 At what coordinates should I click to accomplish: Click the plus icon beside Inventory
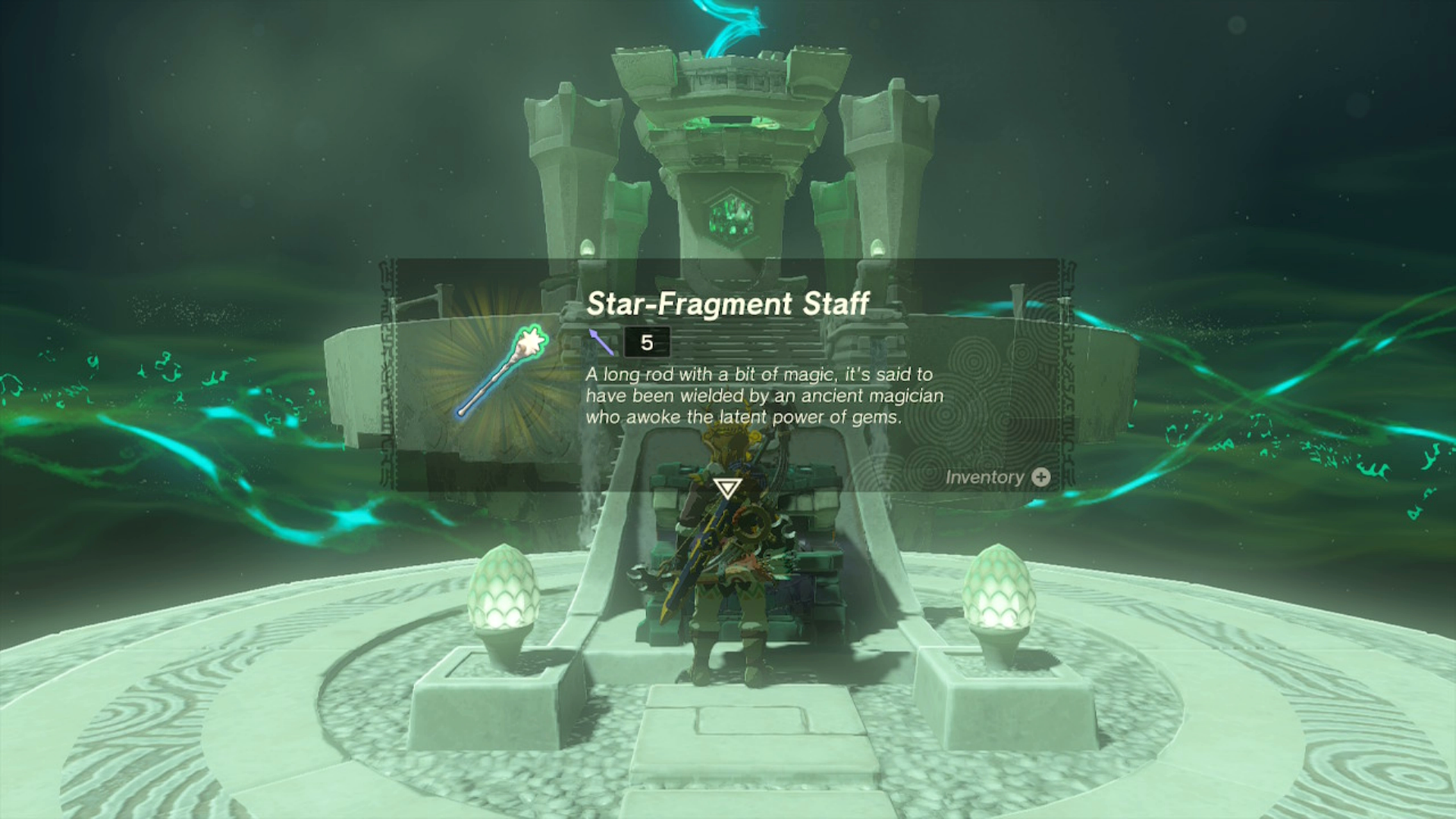click(1040, 477)
